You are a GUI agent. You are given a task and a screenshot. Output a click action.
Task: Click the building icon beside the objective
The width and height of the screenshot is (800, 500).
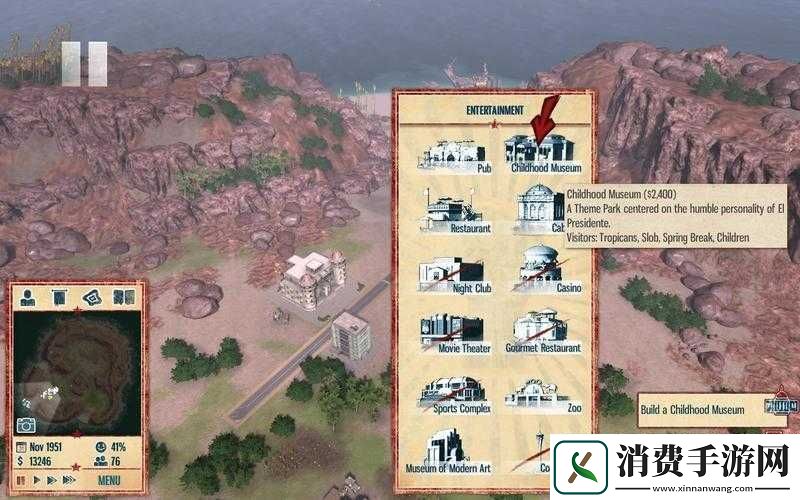point(779,405)
